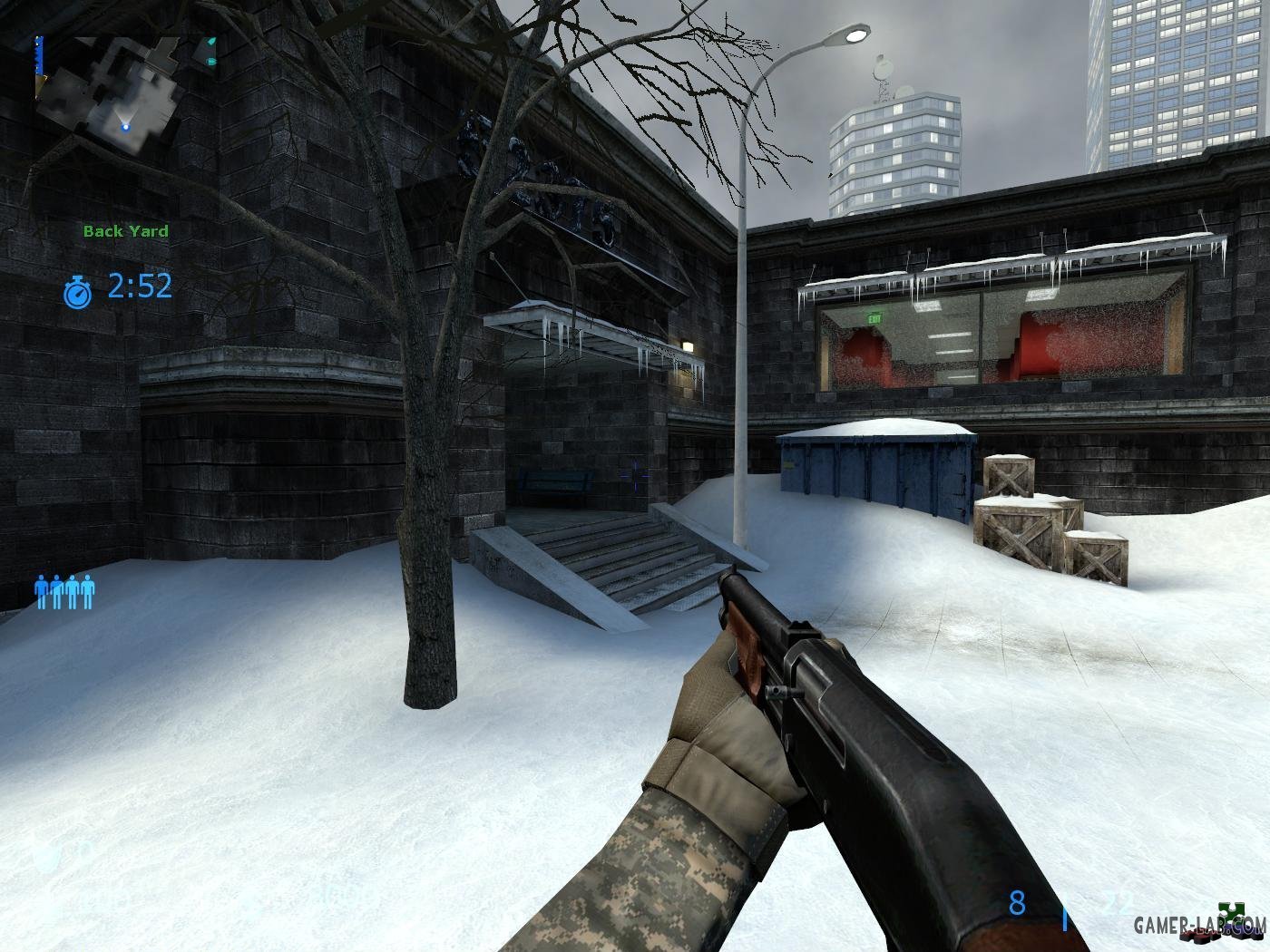Click the Back Yard location label
The width and height of the screenshot is (1270, 952).
[x=125, y=231]
